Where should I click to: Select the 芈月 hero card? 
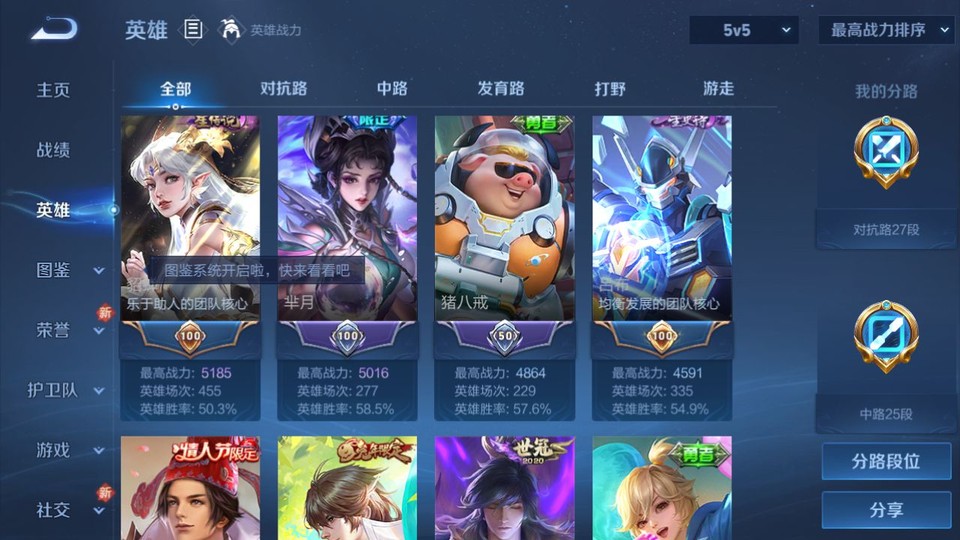347,220
